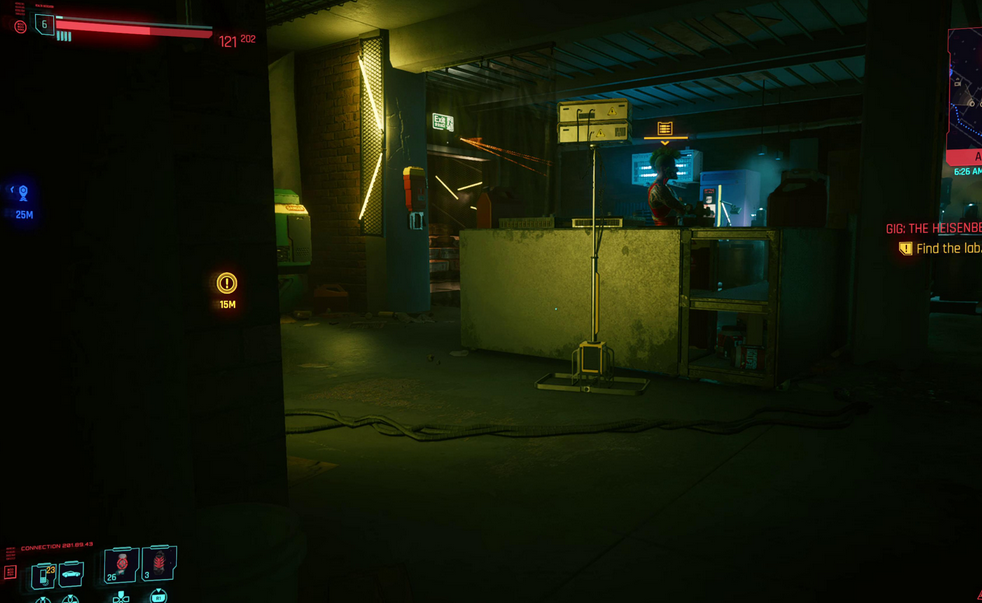The height and width of the screenshot is (603, 982).
Task: Select the blue map pin marker at 25M
Action: 23,193
